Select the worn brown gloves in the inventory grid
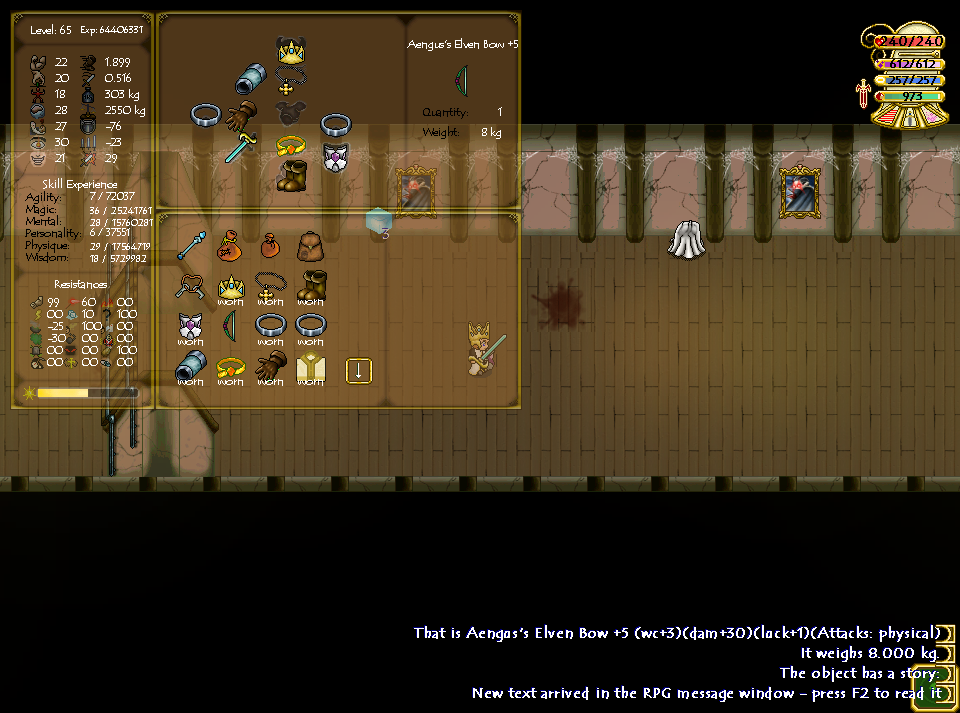The image size is (960, 713). [270, 368]
